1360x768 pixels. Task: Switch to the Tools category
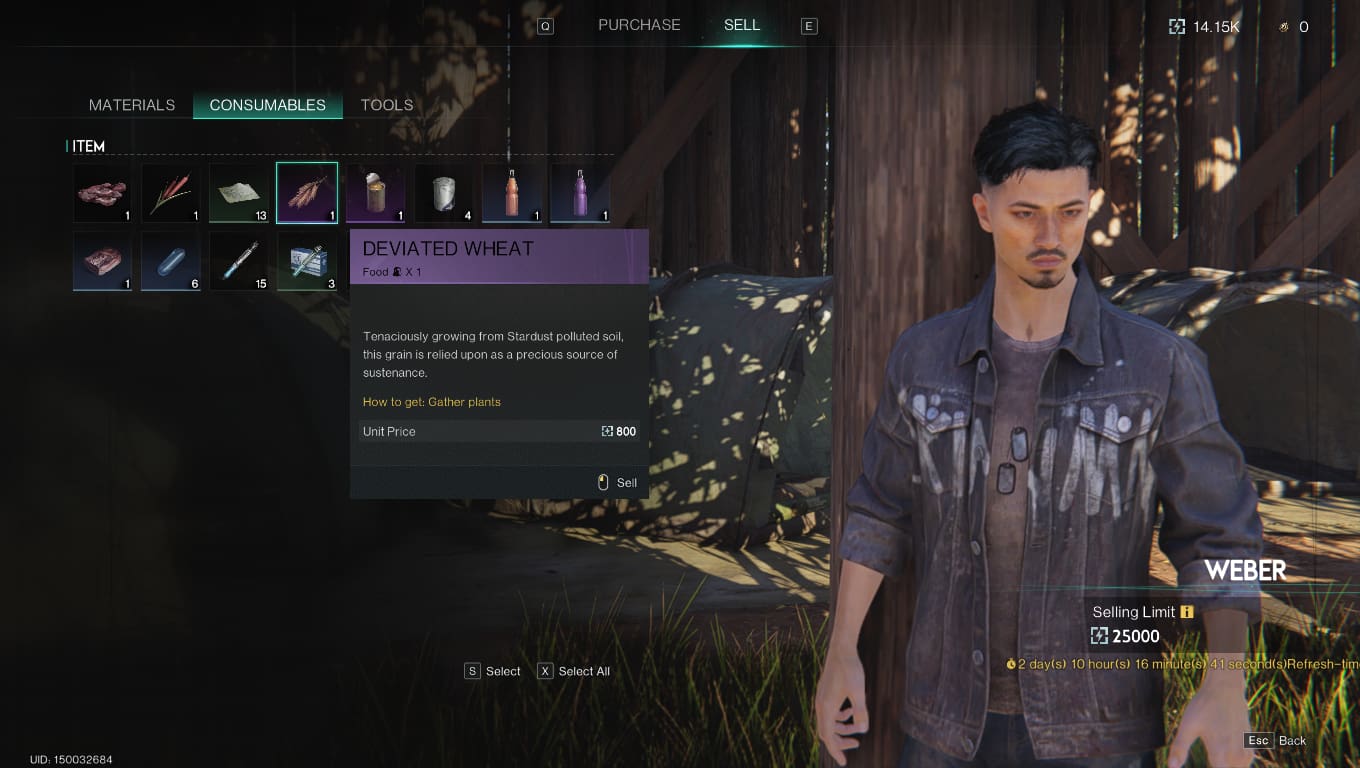pos(387,105)
